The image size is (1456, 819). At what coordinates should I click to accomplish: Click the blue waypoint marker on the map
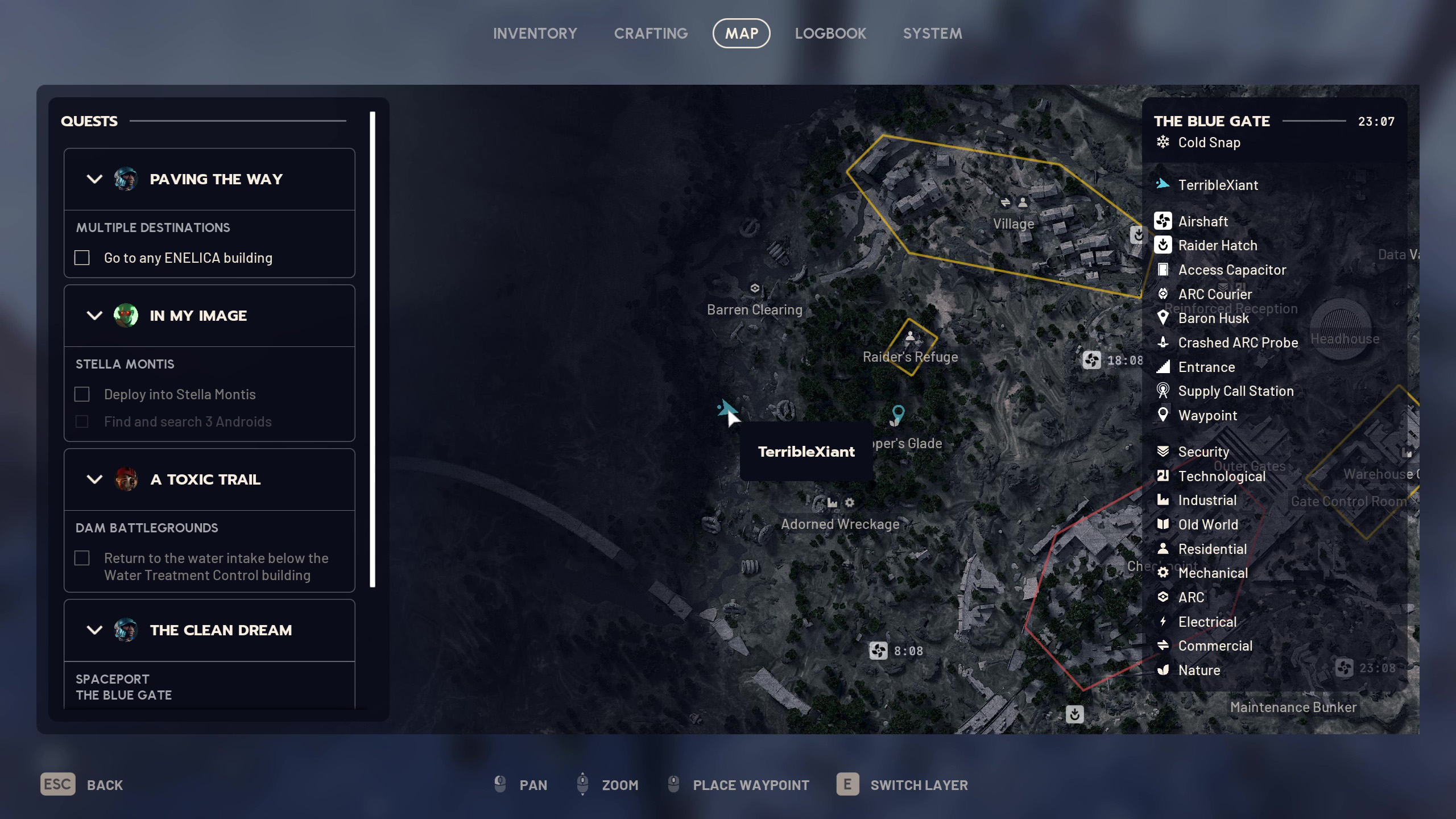[897, 413]
